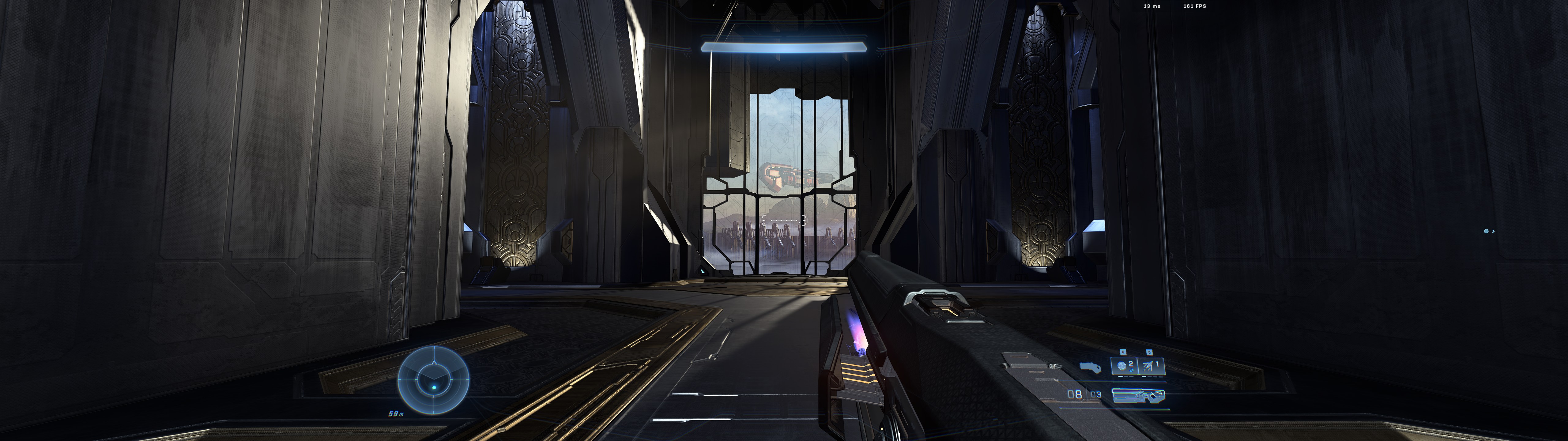The height and width of the screenshot is (441, 1568).
Task: Click the off-screen objective waypoint marker
Action: [x=1488, y=232]
